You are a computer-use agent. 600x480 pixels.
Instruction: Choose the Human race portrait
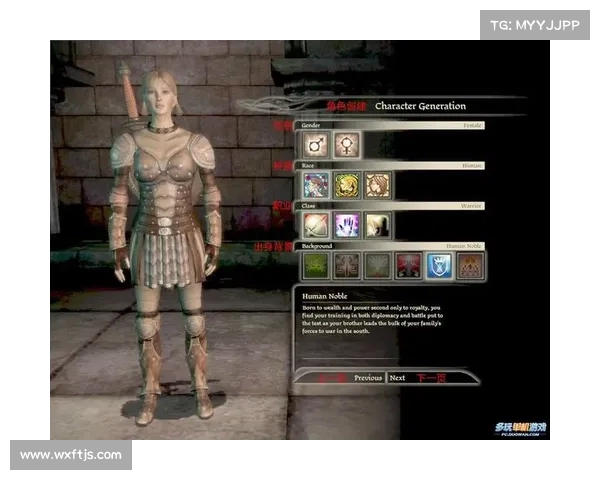[315, 185]
